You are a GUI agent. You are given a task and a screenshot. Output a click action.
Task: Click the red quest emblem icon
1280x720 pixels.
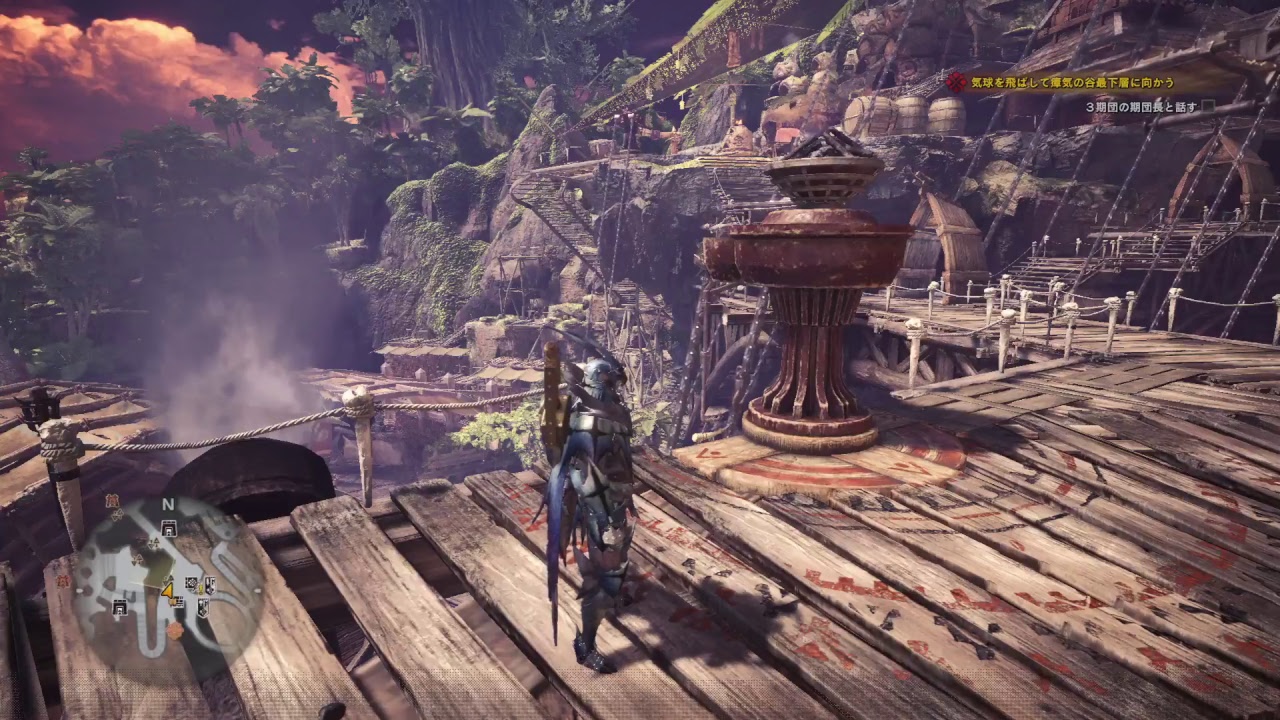click(x=957, y=83)
